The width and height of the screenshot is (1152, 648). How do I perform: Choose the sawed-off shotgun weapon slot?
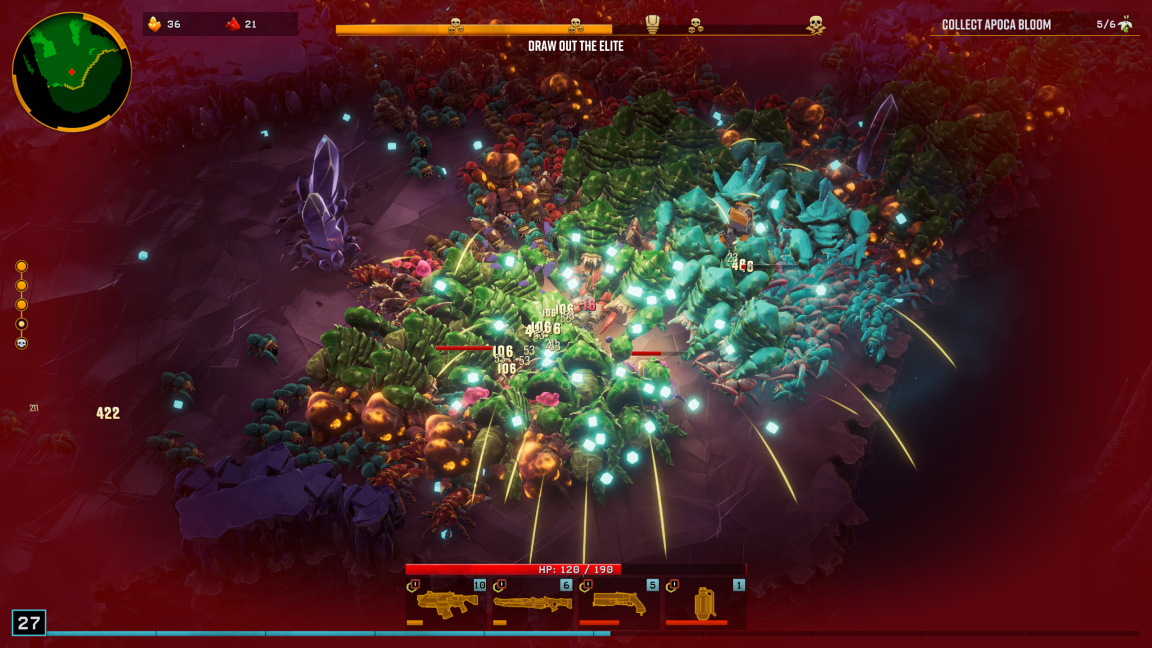coord(619,602)
